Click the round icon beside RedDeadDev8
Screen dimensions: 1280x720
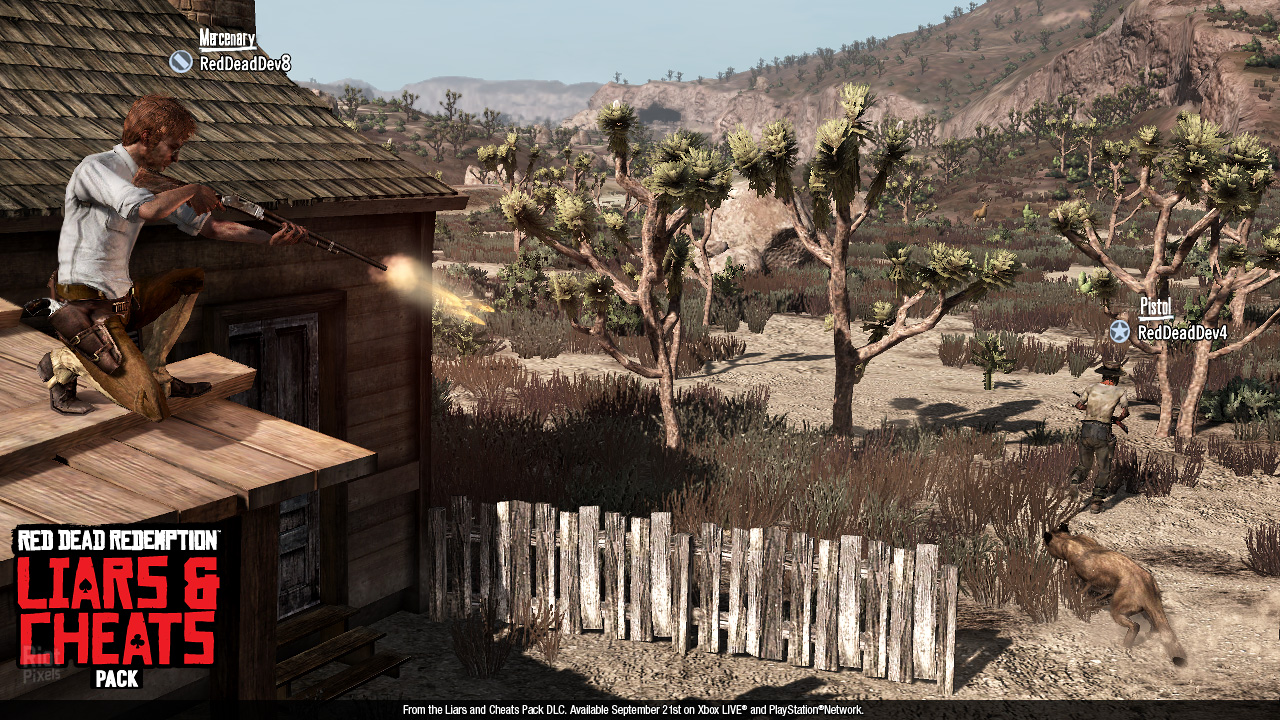pos(181,62)
